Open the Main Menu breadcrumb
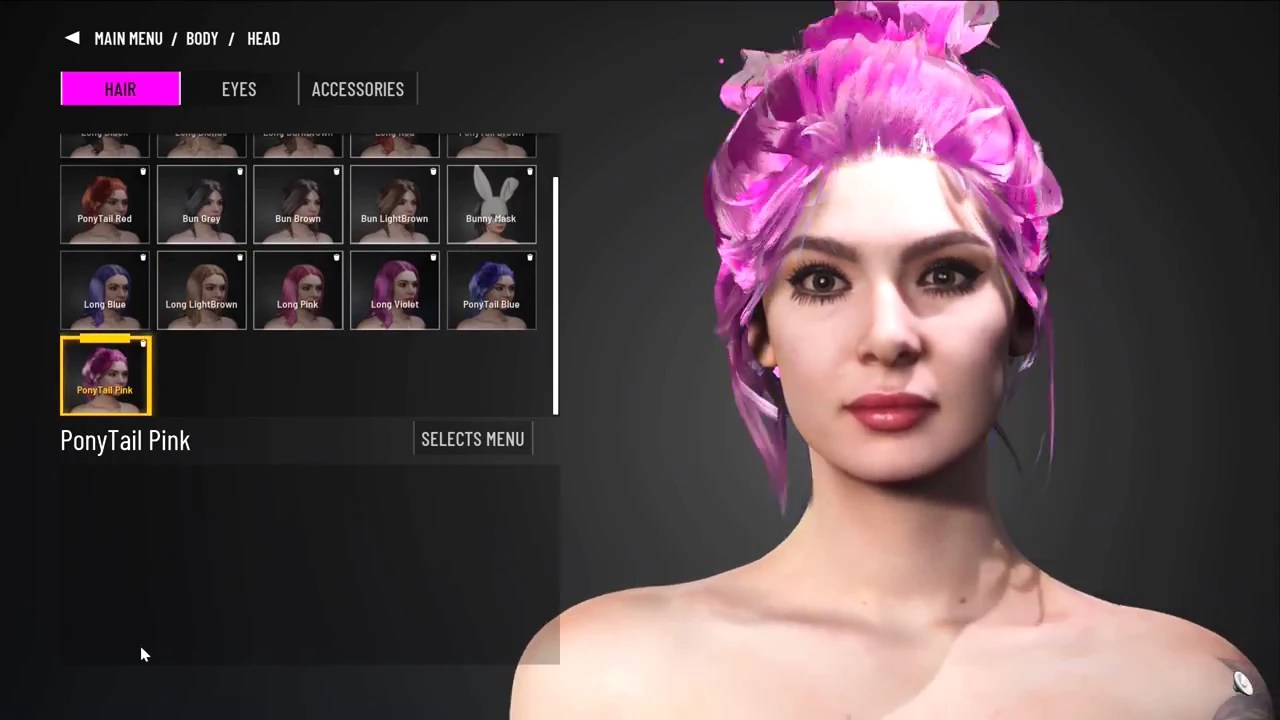Image resolution: width=1280 pixels, height=720 pixels. 128,38
